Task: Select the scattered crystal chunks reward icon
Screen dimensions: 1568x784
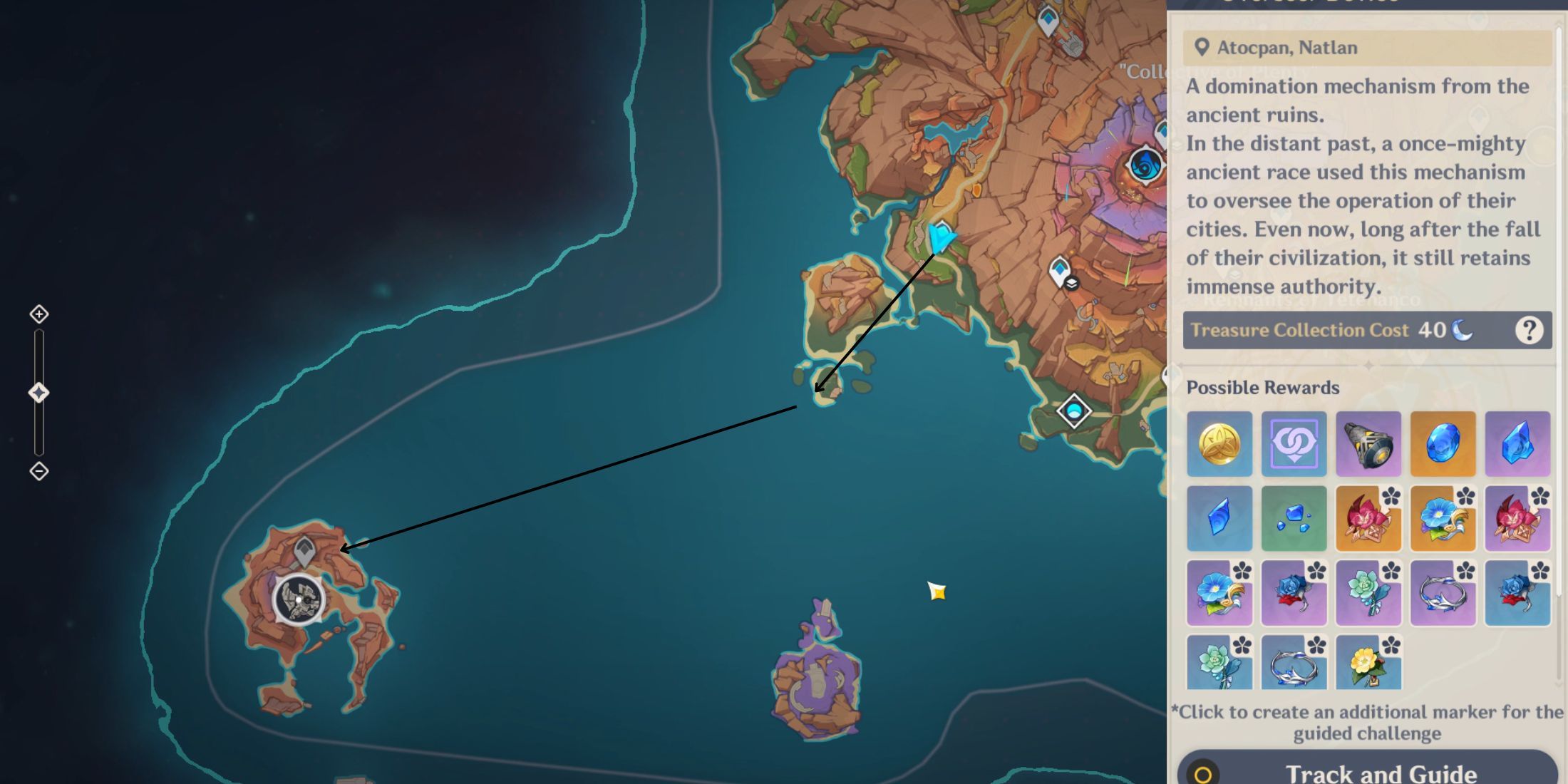Action: pyautogui.click(x=1294, y=518)
